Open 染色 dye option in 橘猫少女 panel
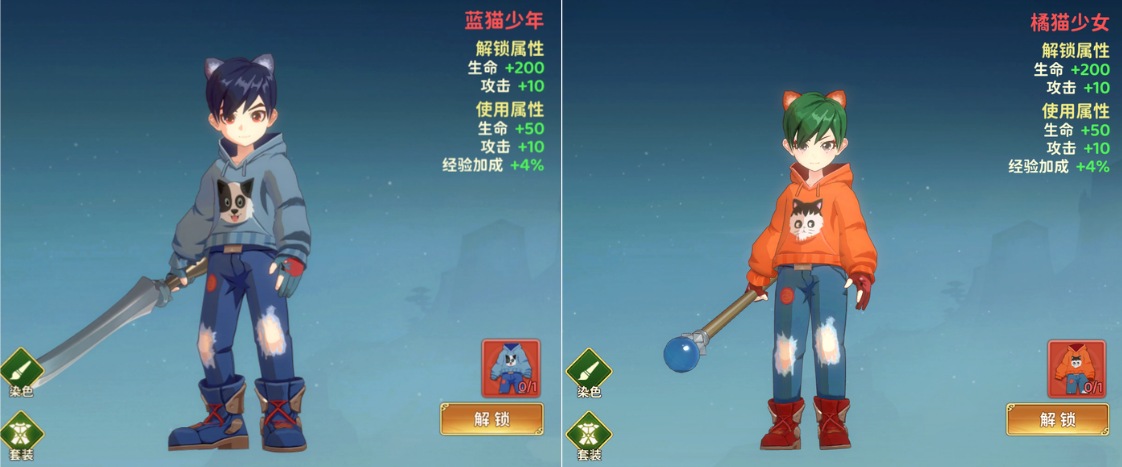 [588, 372]
